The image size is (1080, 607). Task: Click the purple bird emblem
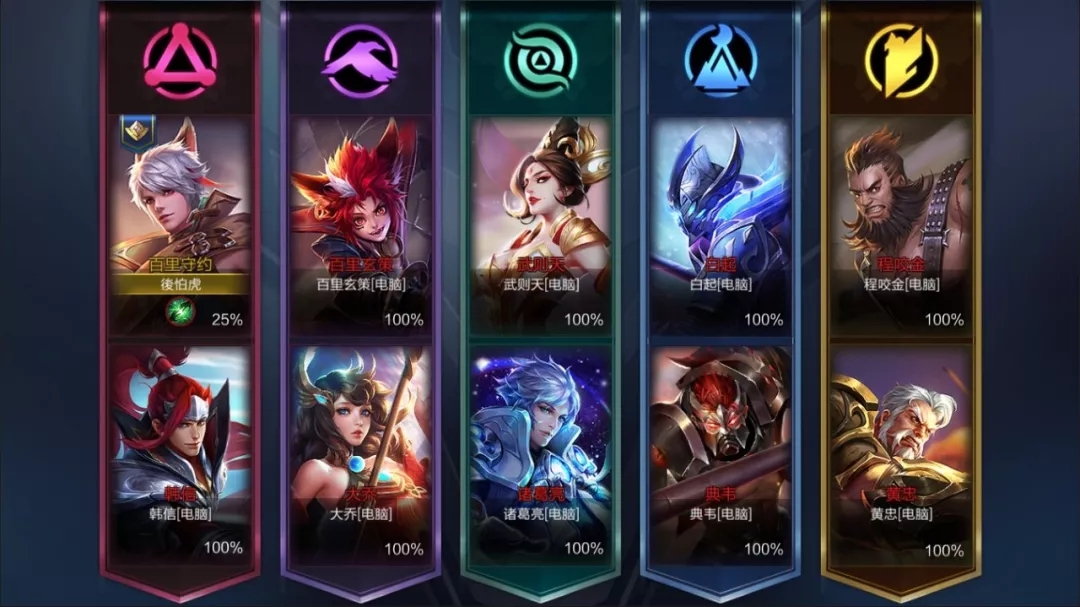click(x=360, y=60)
